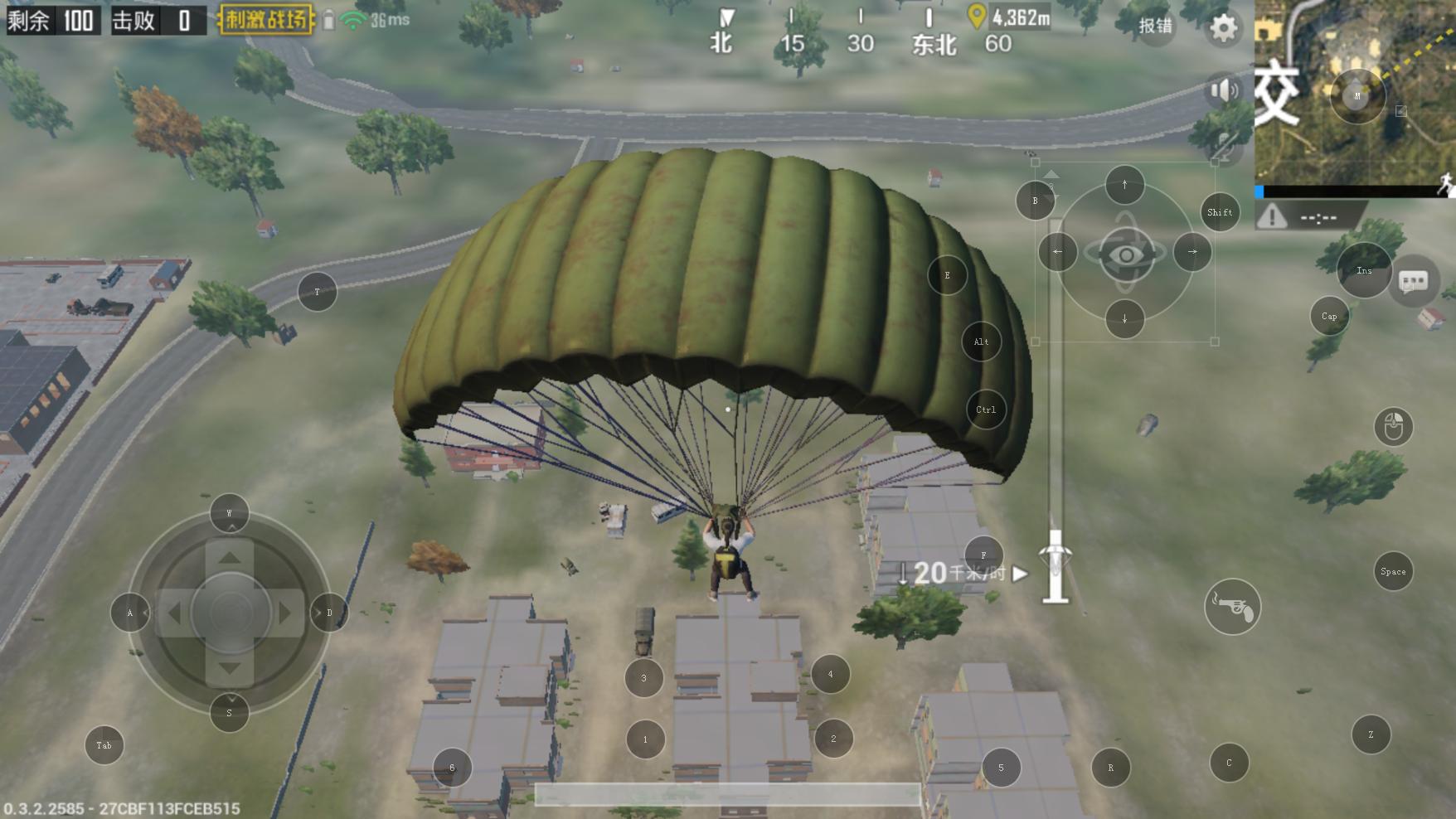
Task: Click the 报错 report button
Action: pos(1155,26)
